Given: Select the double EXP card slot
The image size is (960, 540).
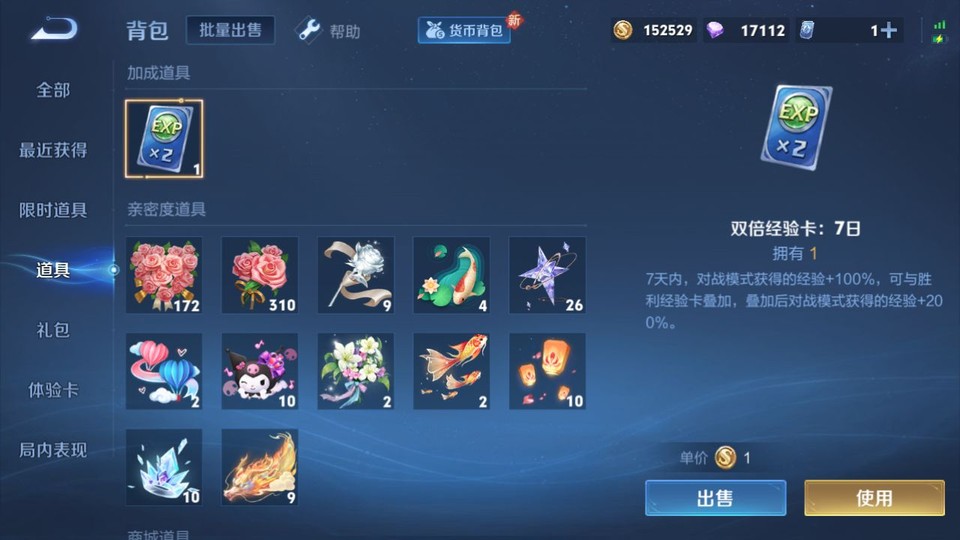Looking at the screenshot, I should pyautogui.click(x=164, y=139).
